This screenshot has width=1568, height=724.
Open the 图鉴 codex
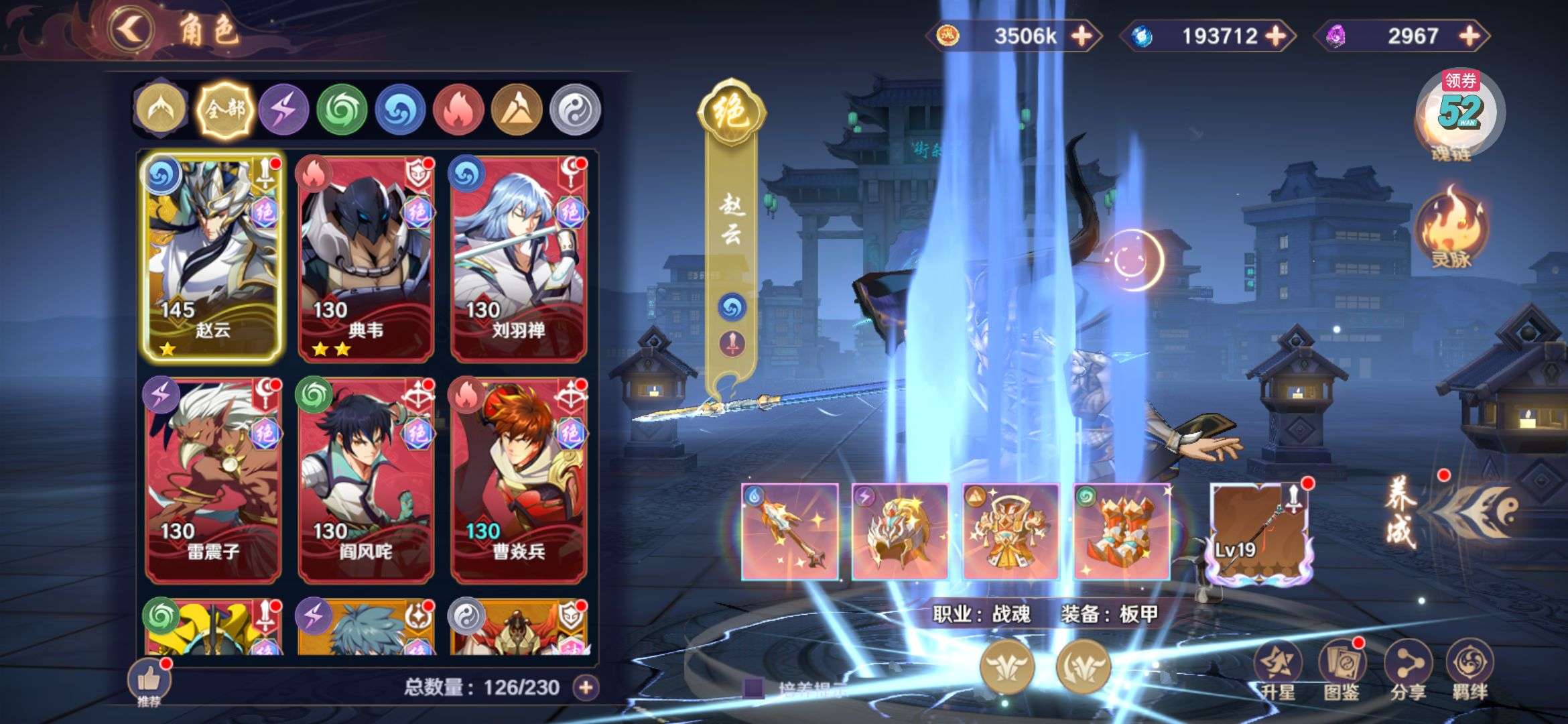pos(1341,669)
